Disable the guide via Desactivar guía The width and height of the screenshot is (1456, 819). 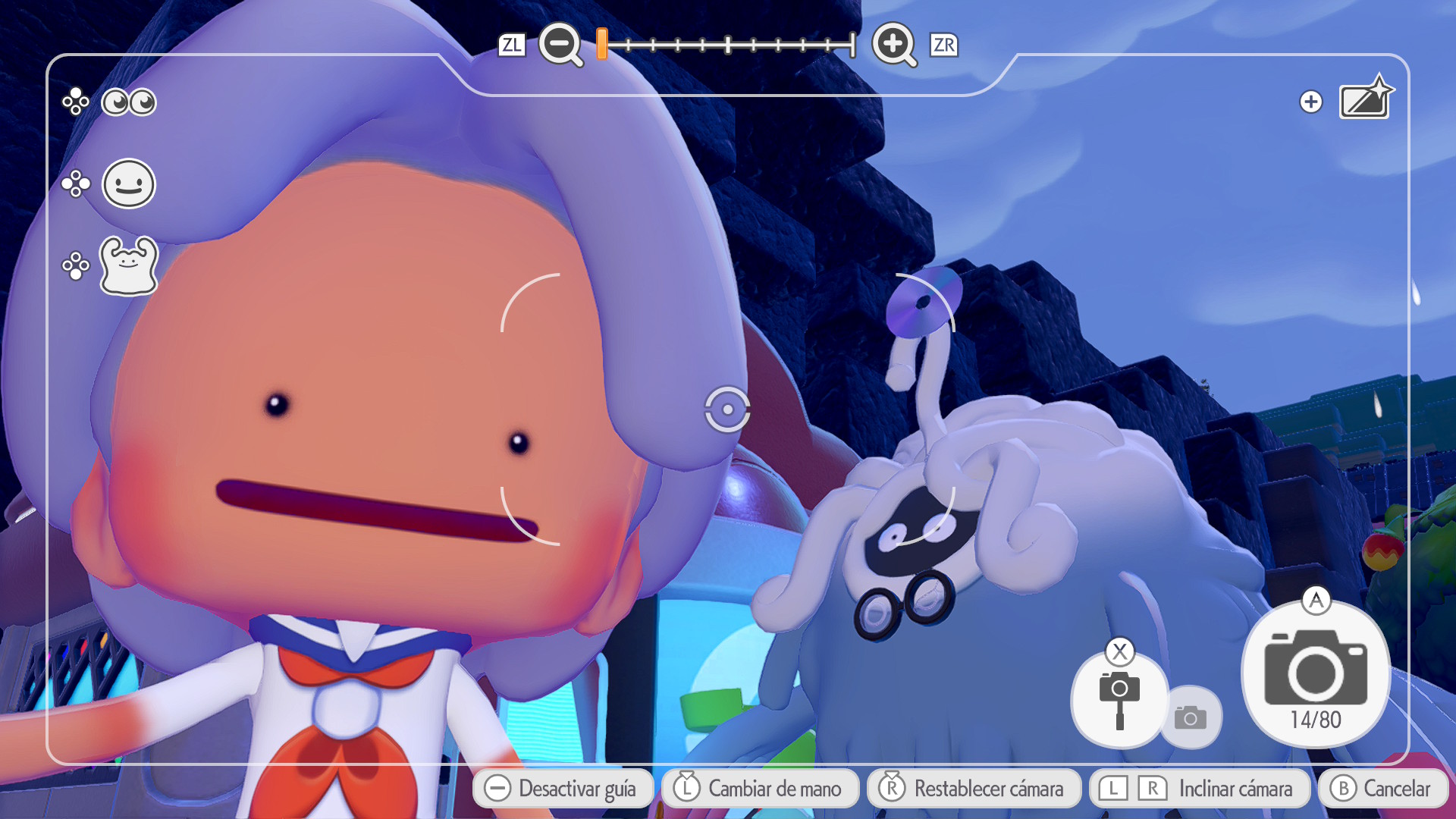(x=564, y=789)
